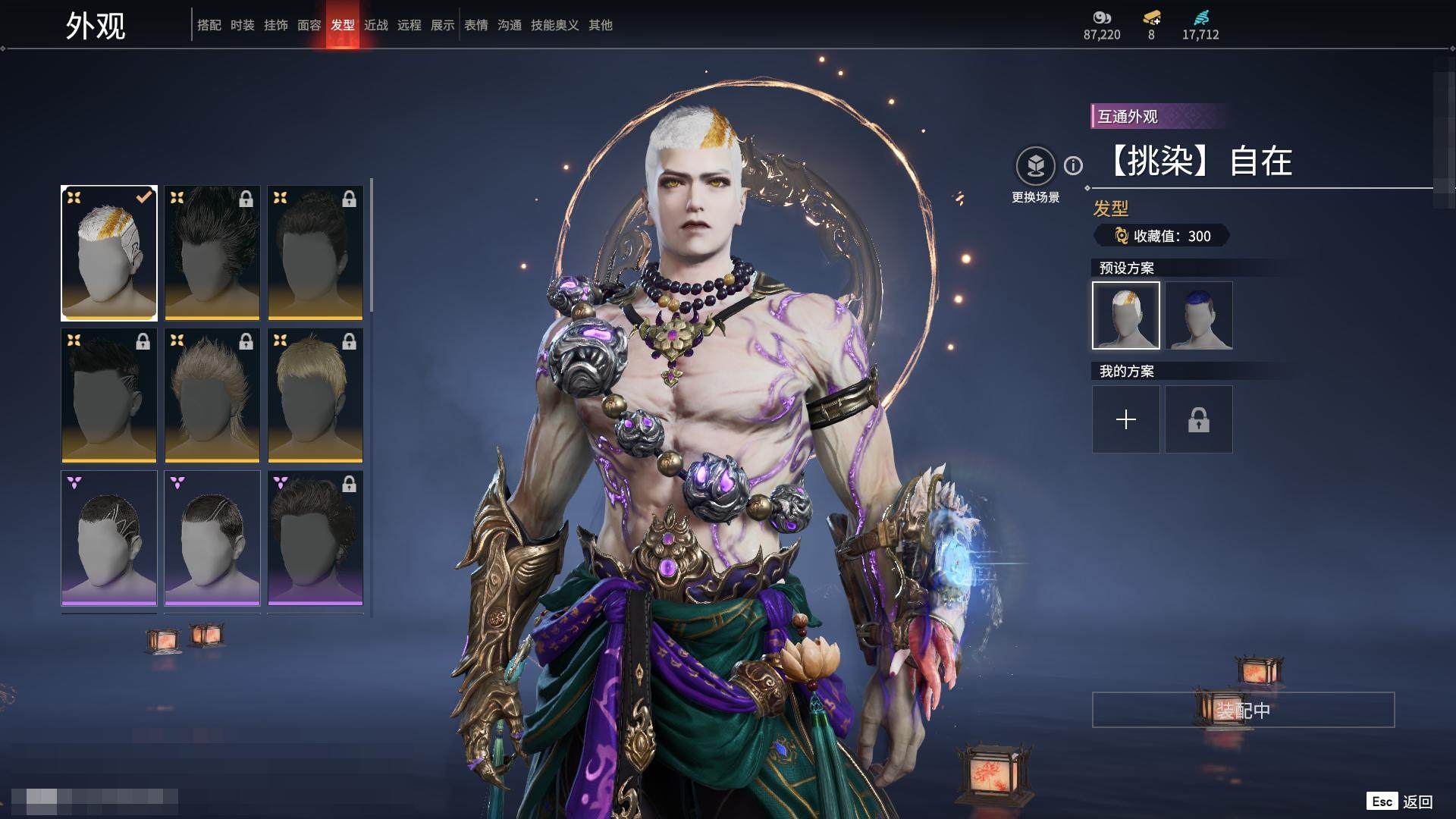1456x819 pixels.
Task: Open the info icon beside the hairstyle name
Action: point(1073,165)
